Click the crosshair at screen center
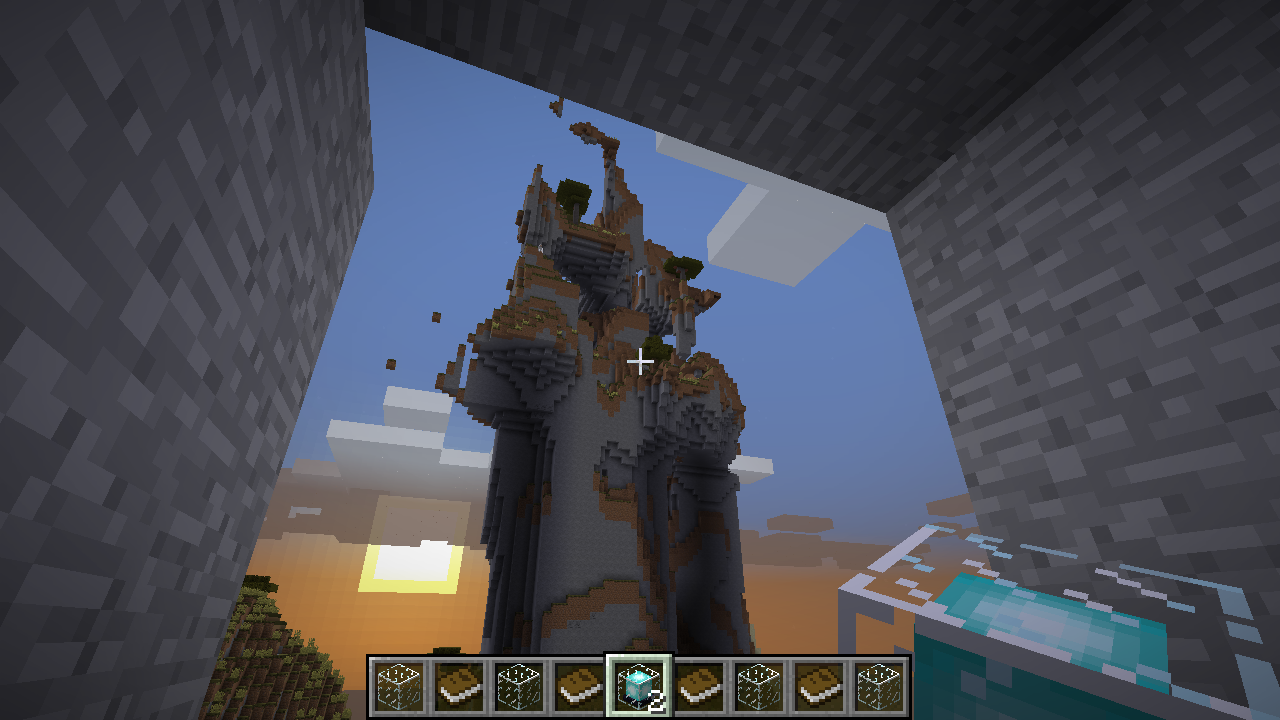 (x=640, y=360)
